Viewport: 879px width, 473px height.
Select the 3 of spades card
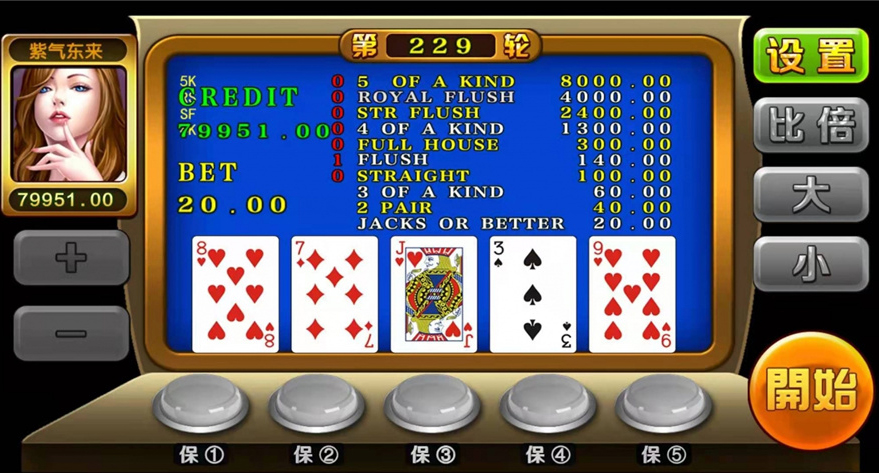tap(532, 294)
